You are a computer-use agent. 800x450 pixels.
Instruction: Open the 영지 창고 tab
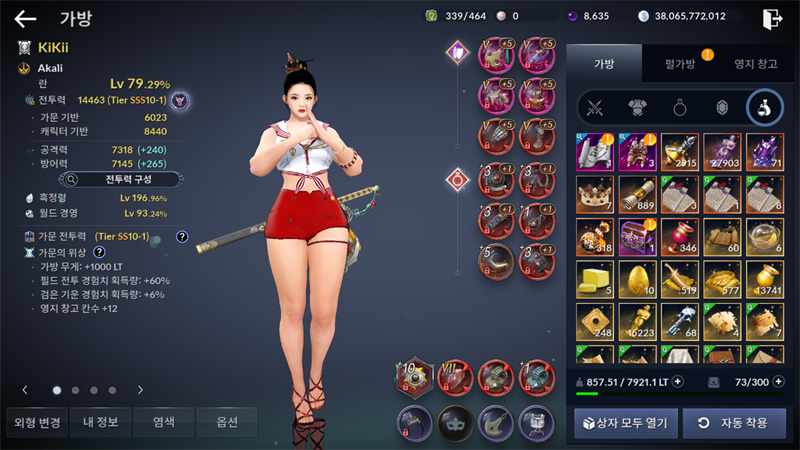click(x=754, y=64)
